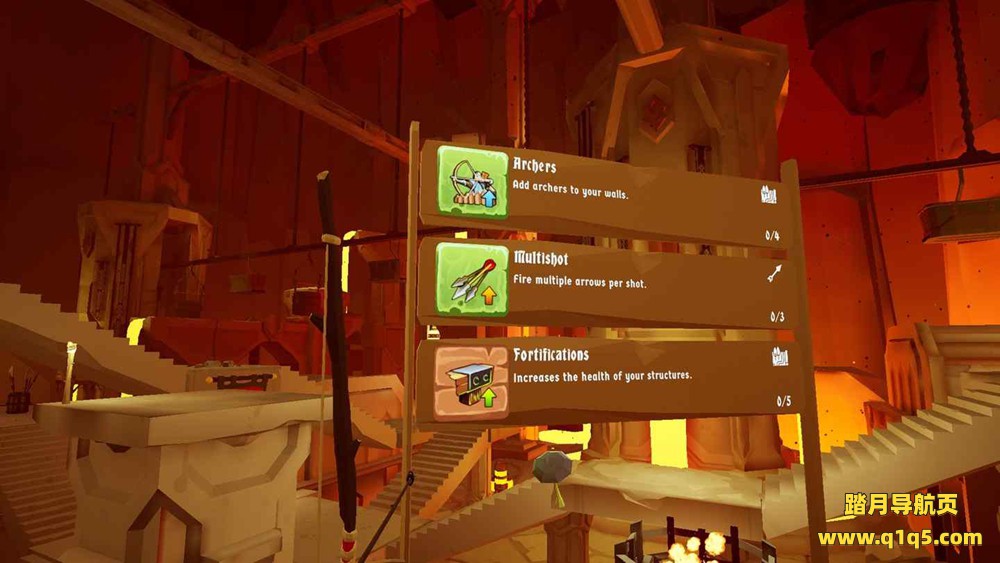This screenshot has height=563, width=1000.
Task: Click the Archers upgrade title
Action: click(535, 166)
